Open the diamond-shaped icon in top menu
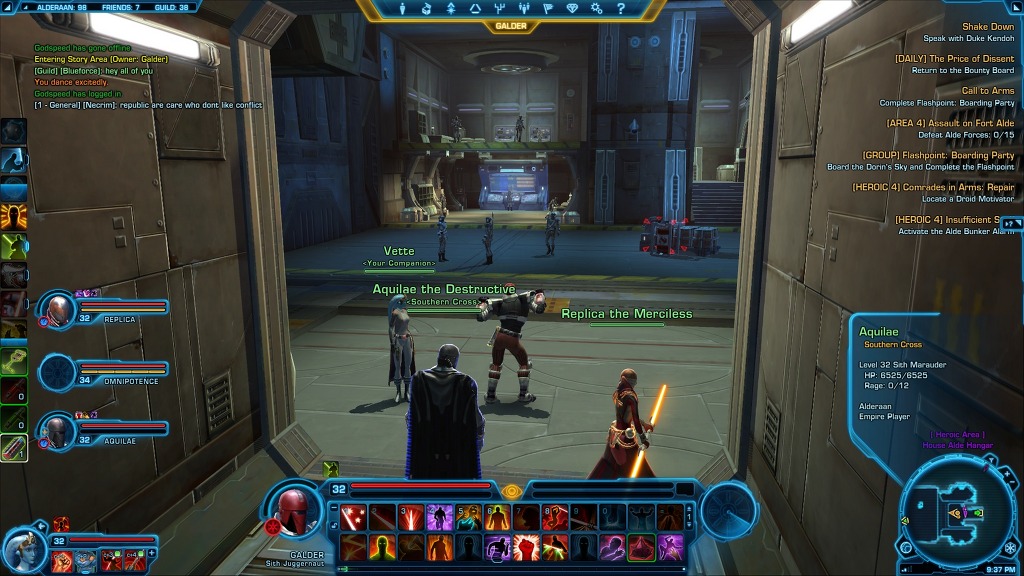1024x576 pixels. [x=572, y=8]
